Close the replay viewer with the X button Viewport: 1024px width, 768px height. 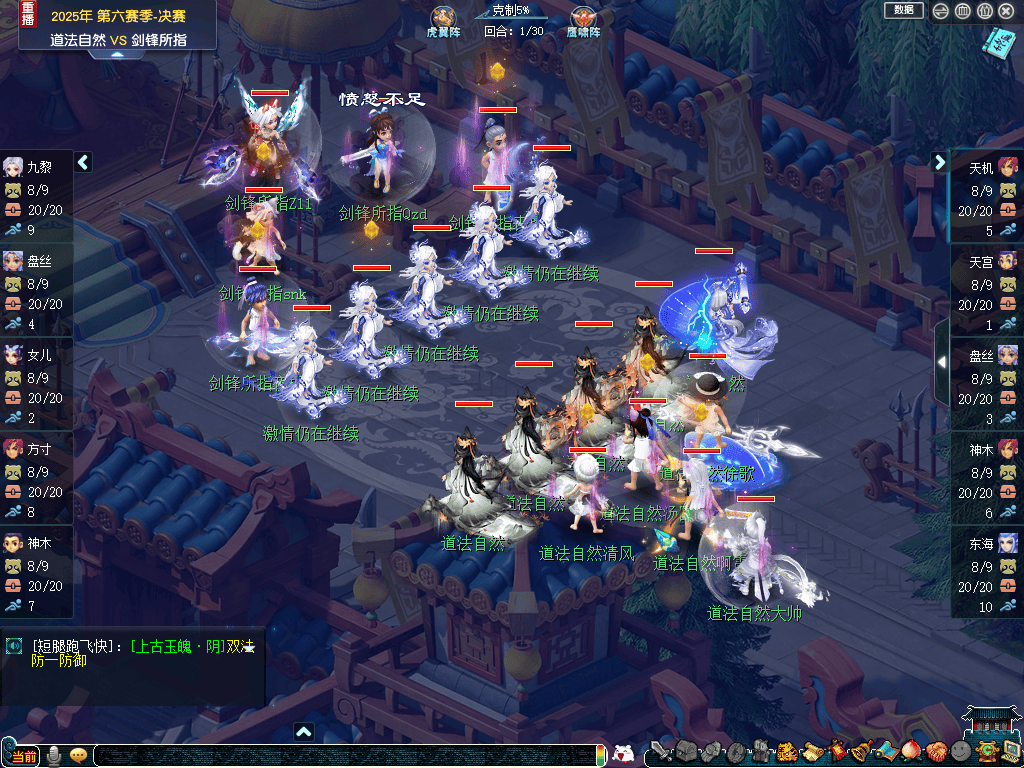[x=1006, y=11]
